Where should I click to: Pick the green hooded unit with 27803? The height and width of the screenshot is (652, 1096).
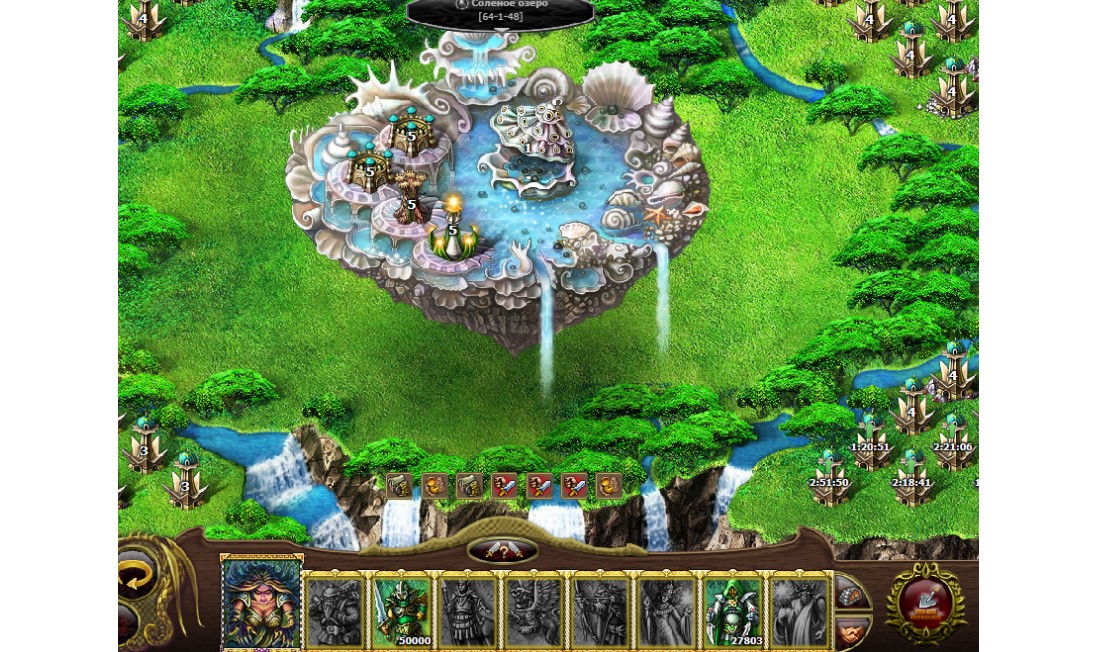click(x=733, y=610)
